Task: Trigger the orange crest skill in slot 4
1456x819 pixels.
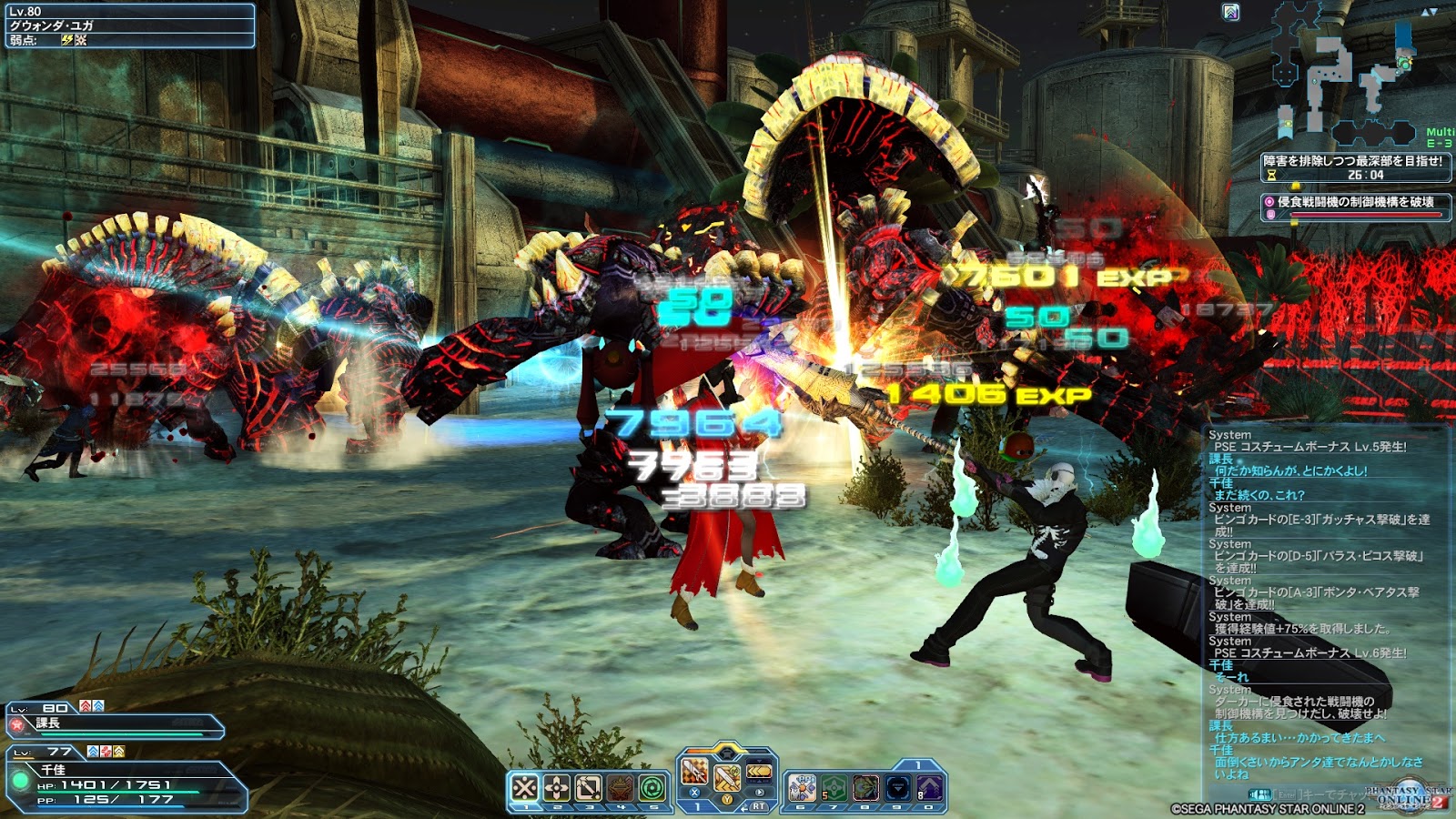Action: pyautogui.click(x=621, y=787)
